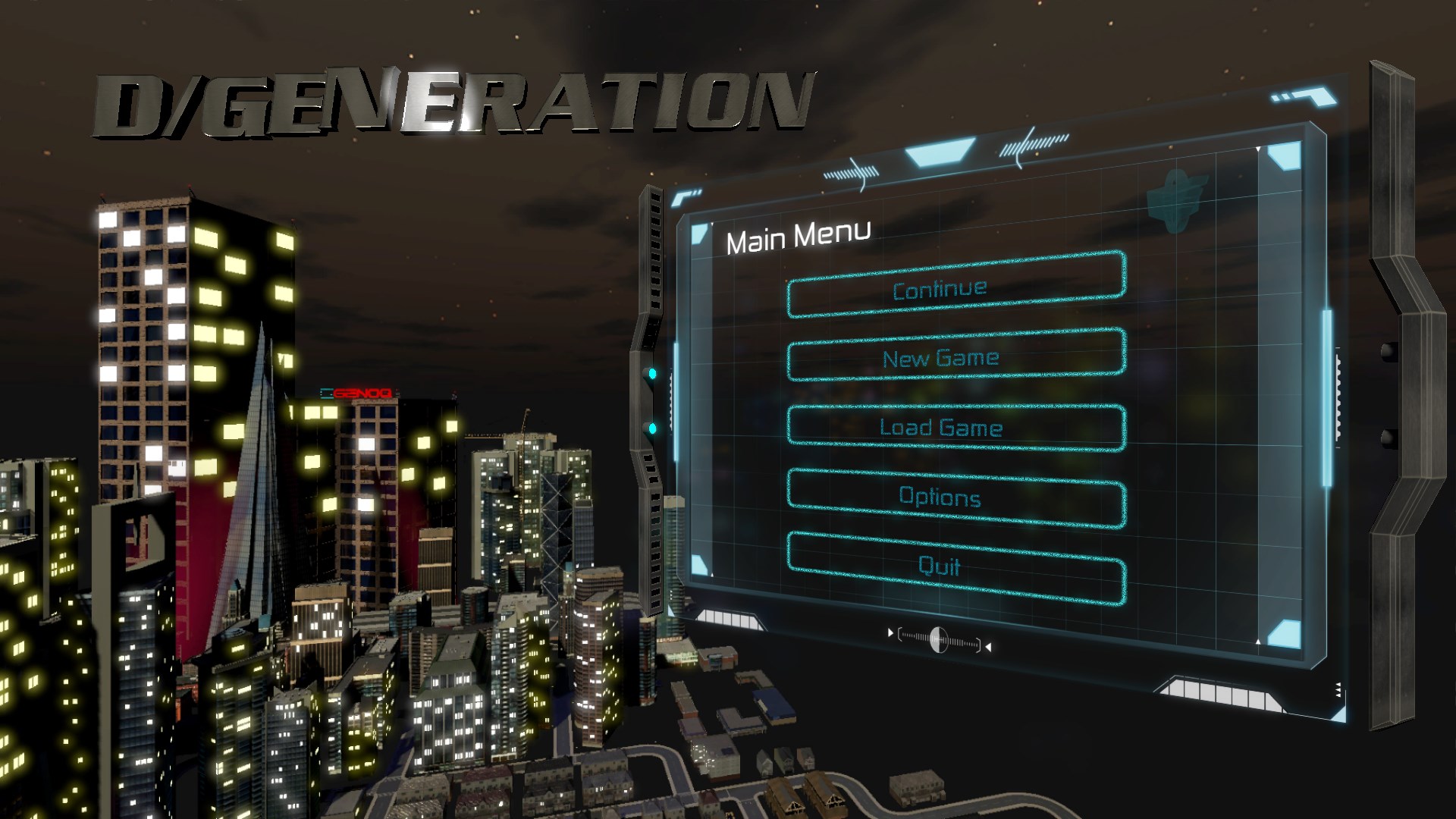Image resolution: width=1456 pixels, height=819 pixels.
Task: Expand the GENOQ building signage display
Action: [x=356, y=391]
